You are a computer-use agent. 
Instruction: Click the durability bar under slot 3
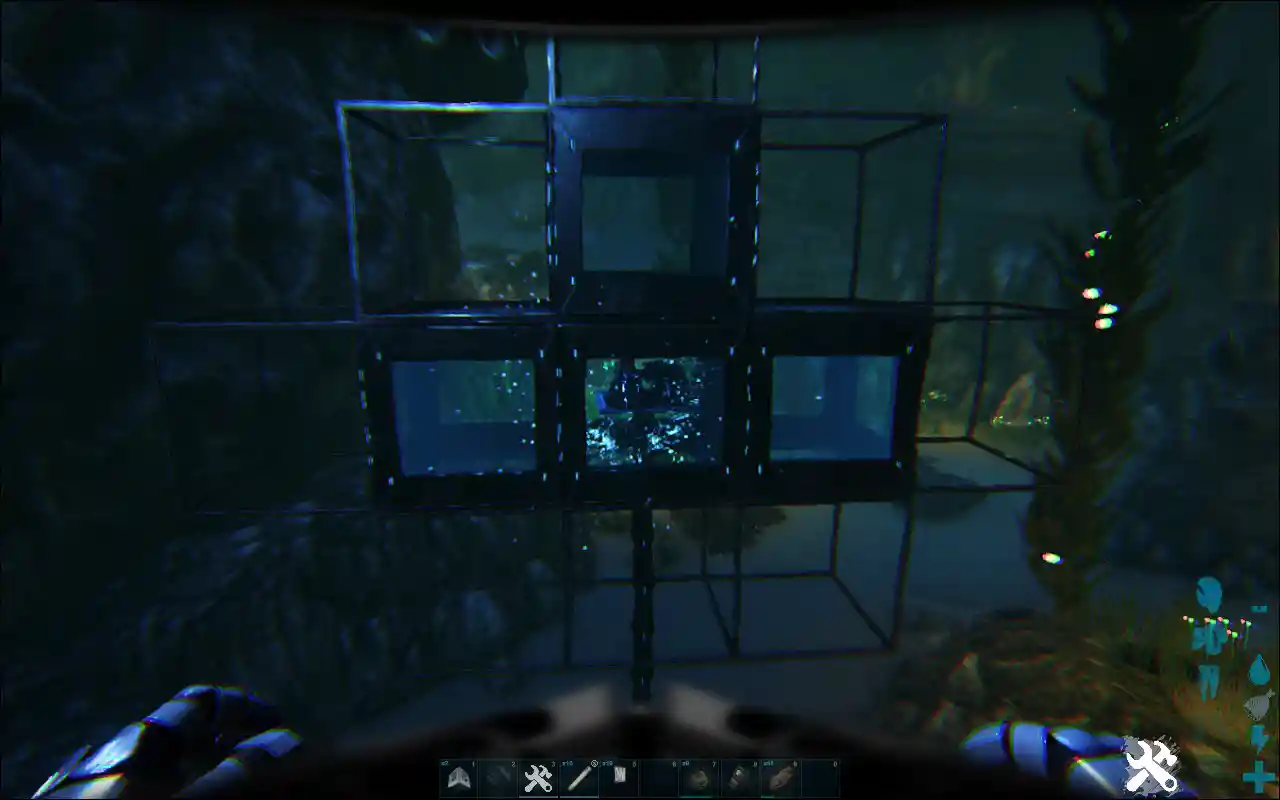click(539, 795)
